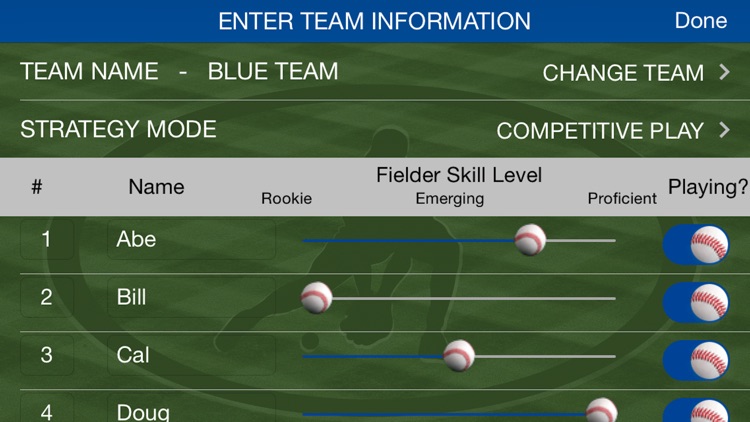This screenshot has height=422, width=750.
Task: Select the number box for player 3
Action: click(46, 356)
